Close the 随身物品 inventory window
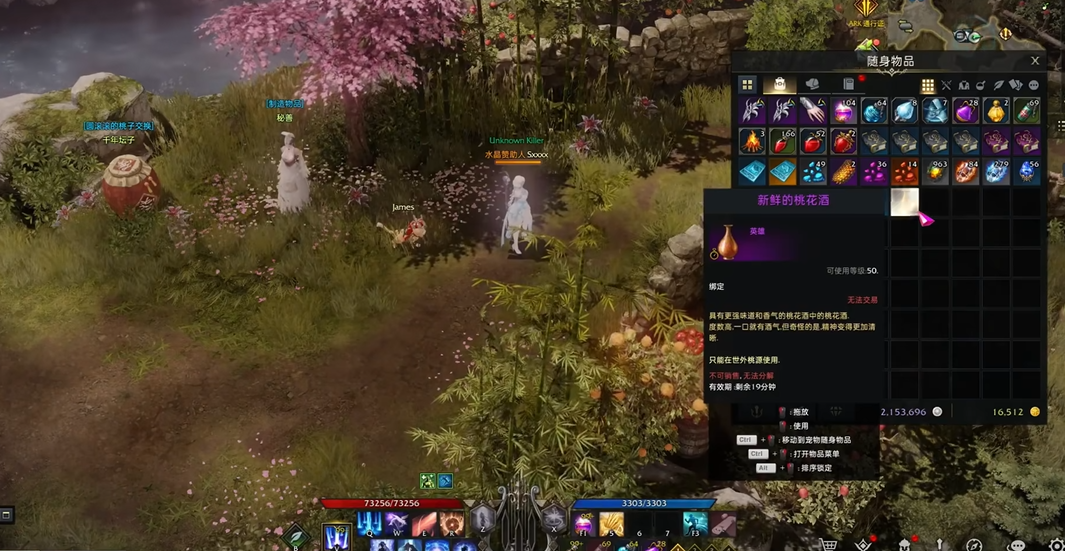The image size is (1065, 551). pyautogui.click(x=1035, y=61)
